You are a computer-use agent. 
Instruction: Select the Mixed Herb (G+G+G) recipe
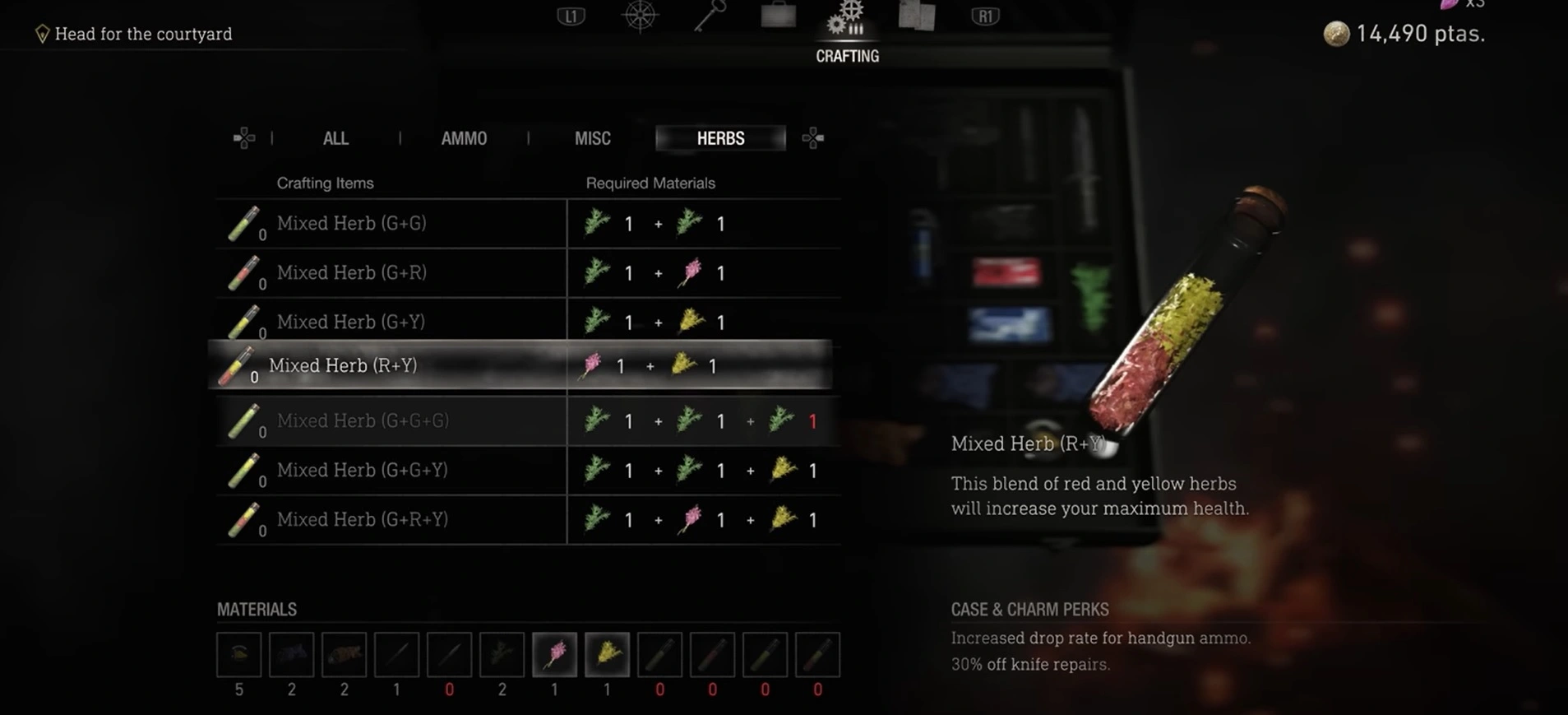(x=363, y=420)
